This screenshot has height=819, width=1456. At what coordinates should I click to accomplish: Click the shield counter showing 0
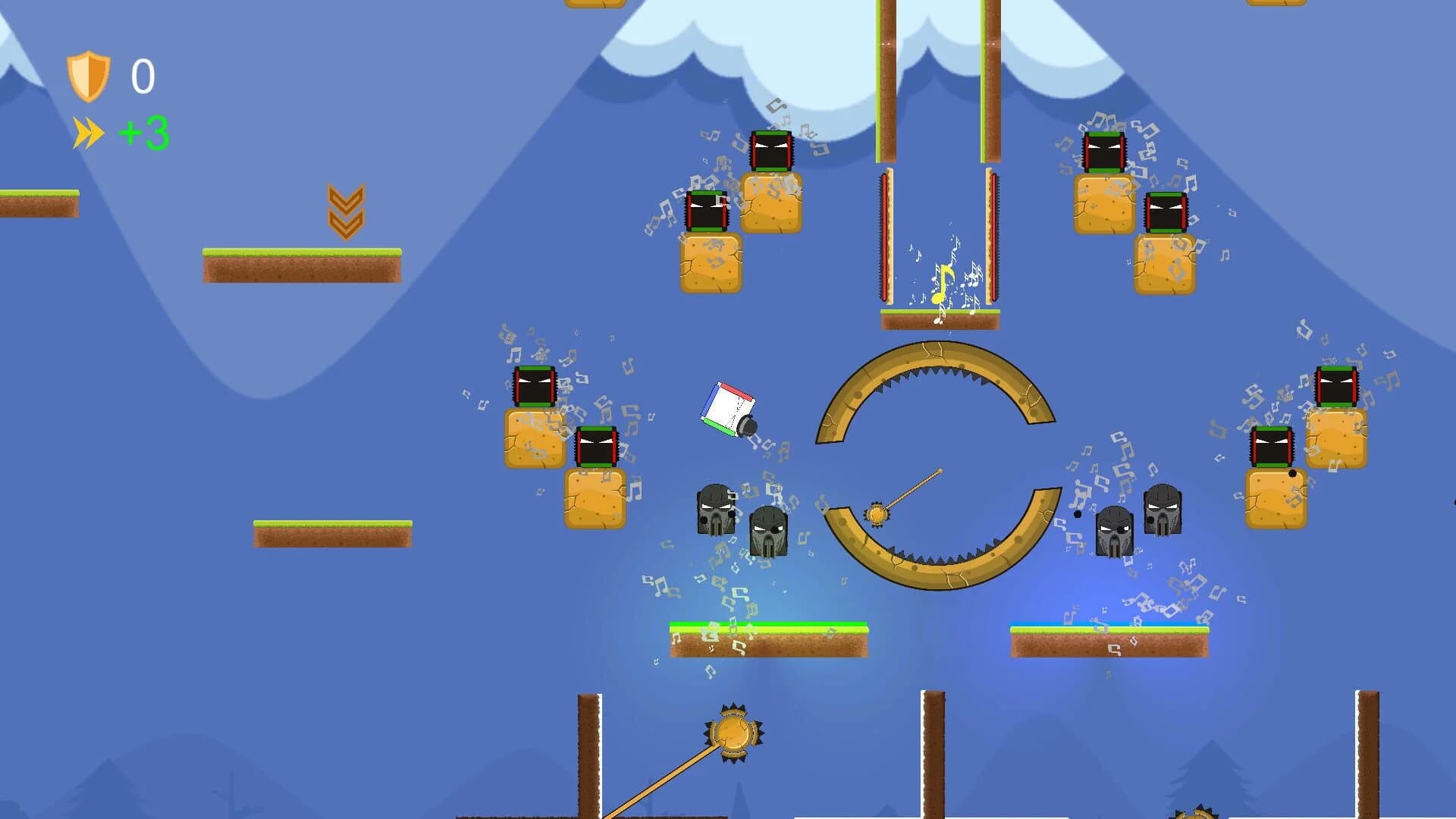(143, 76)
